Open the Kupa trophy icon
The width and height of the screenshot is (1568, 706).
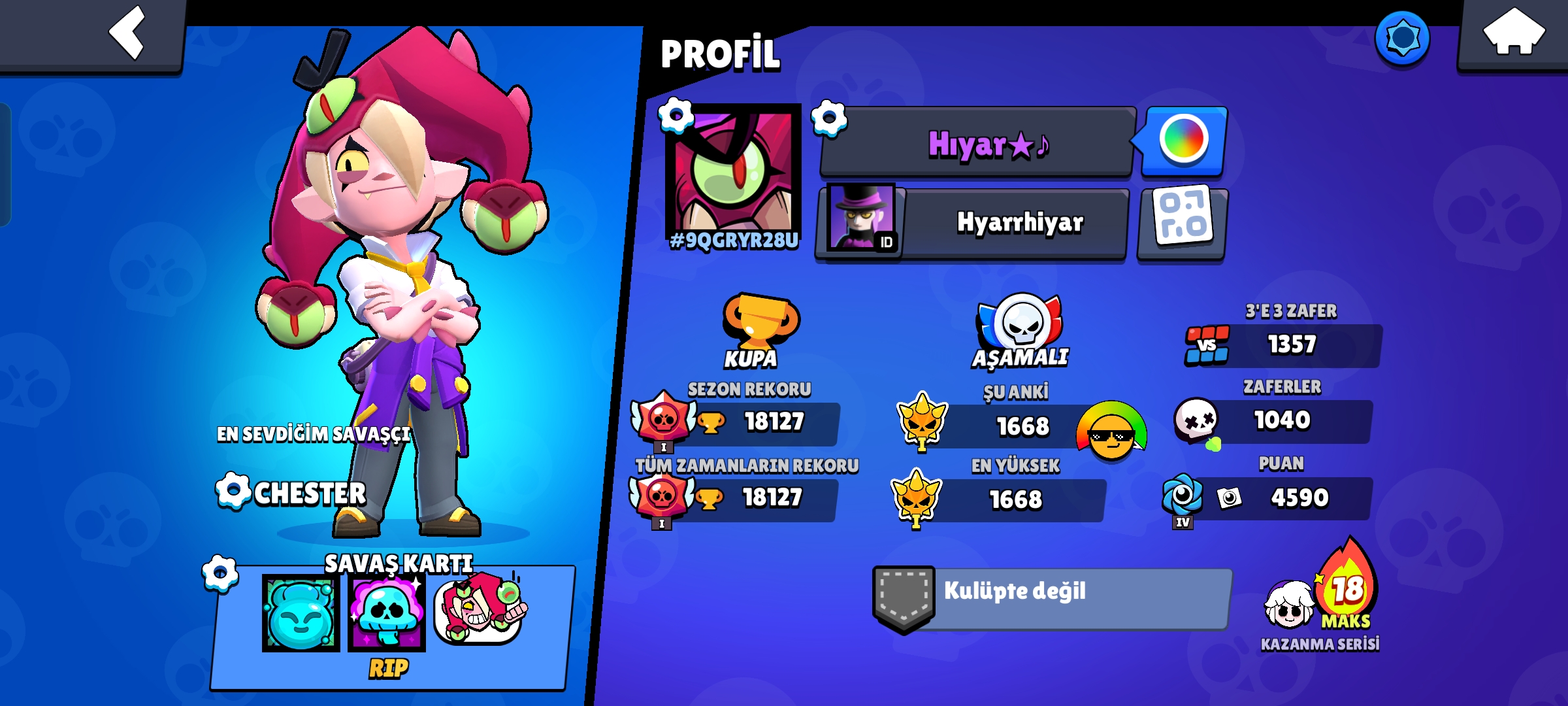point(759,324)
